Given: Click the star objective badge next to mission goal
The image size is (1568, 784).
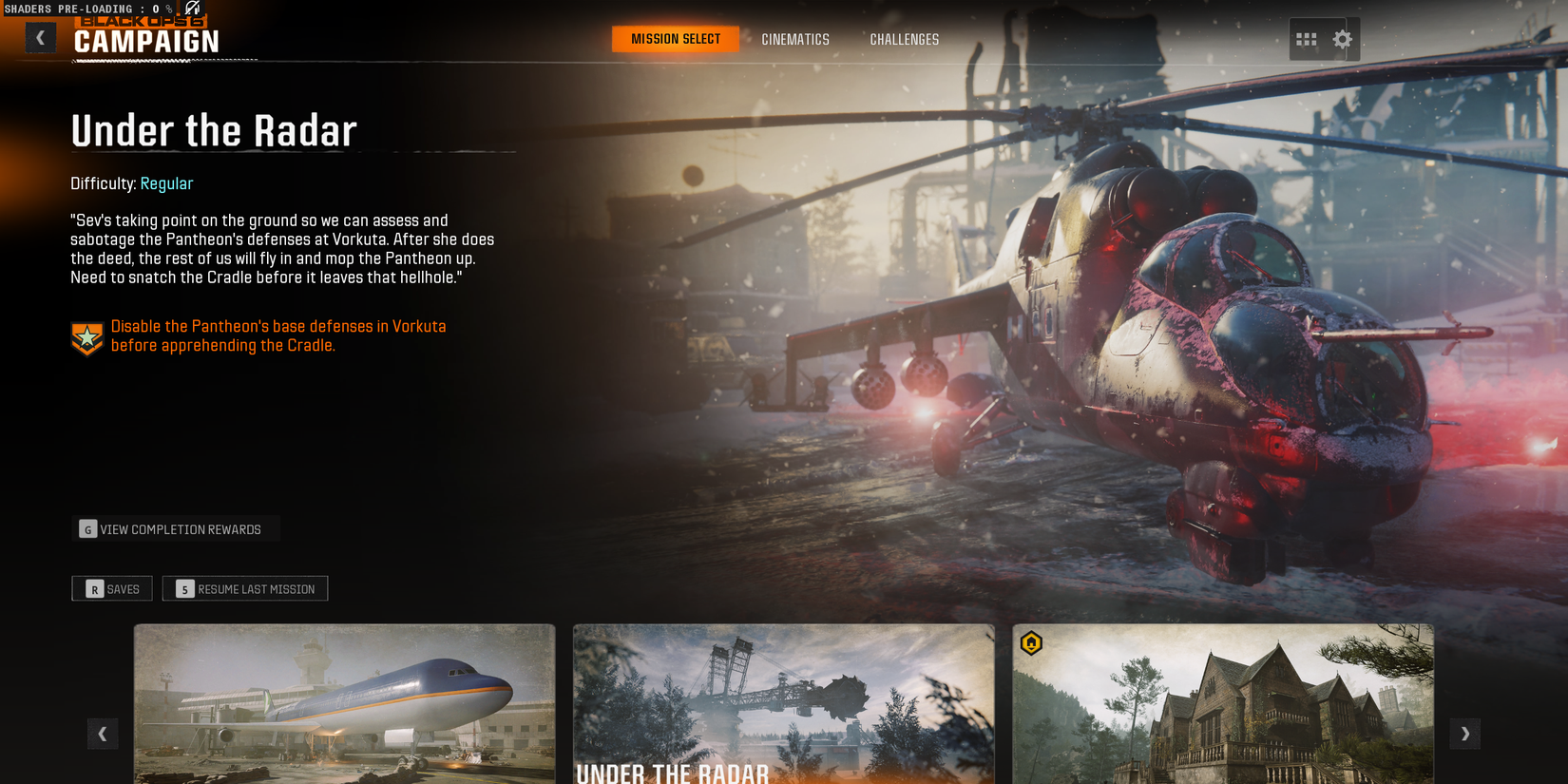Looking at the screenshot, I should pos(86,336).
